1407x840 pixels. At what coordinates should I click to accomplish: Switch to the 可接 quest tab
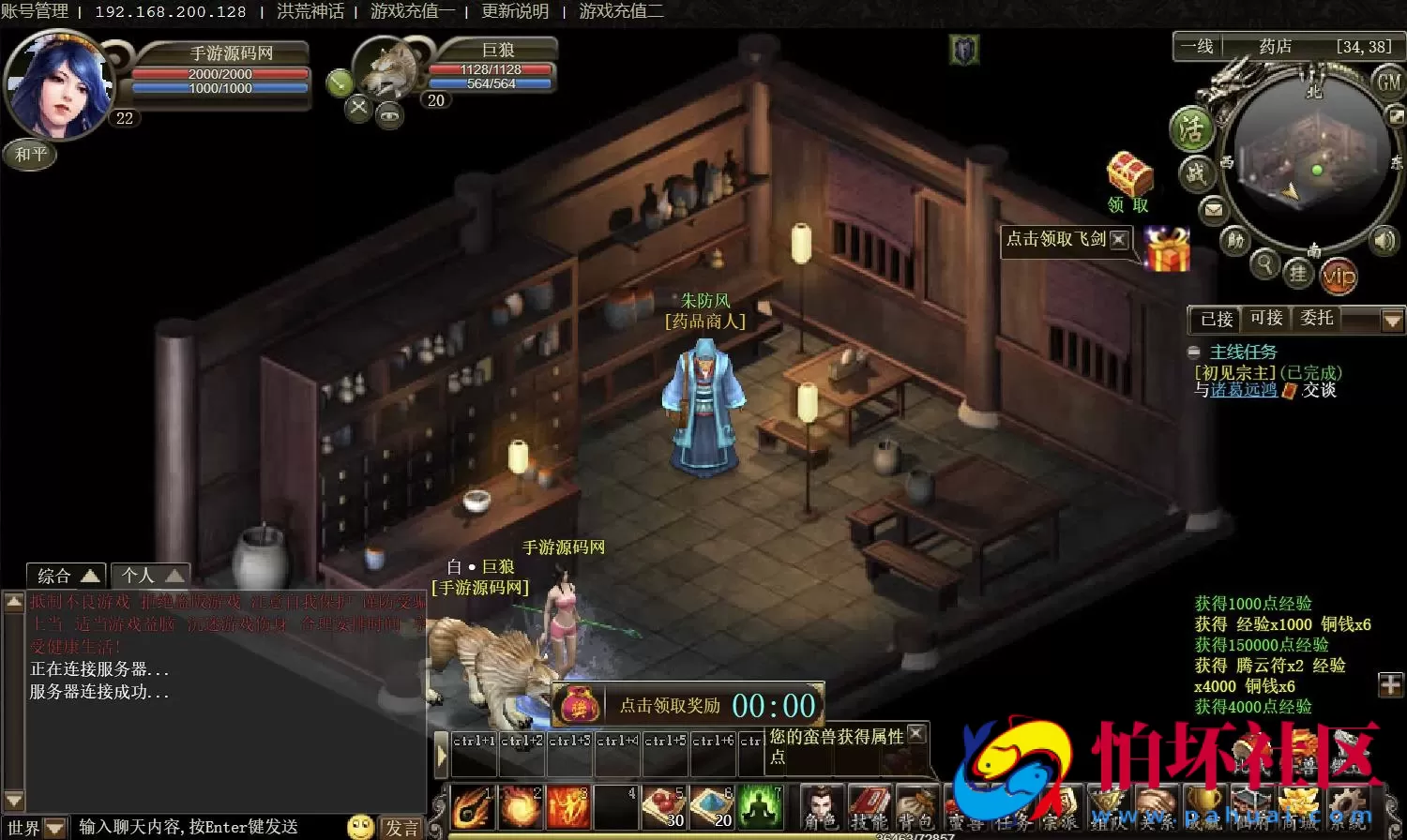(x=1266, y=319)
